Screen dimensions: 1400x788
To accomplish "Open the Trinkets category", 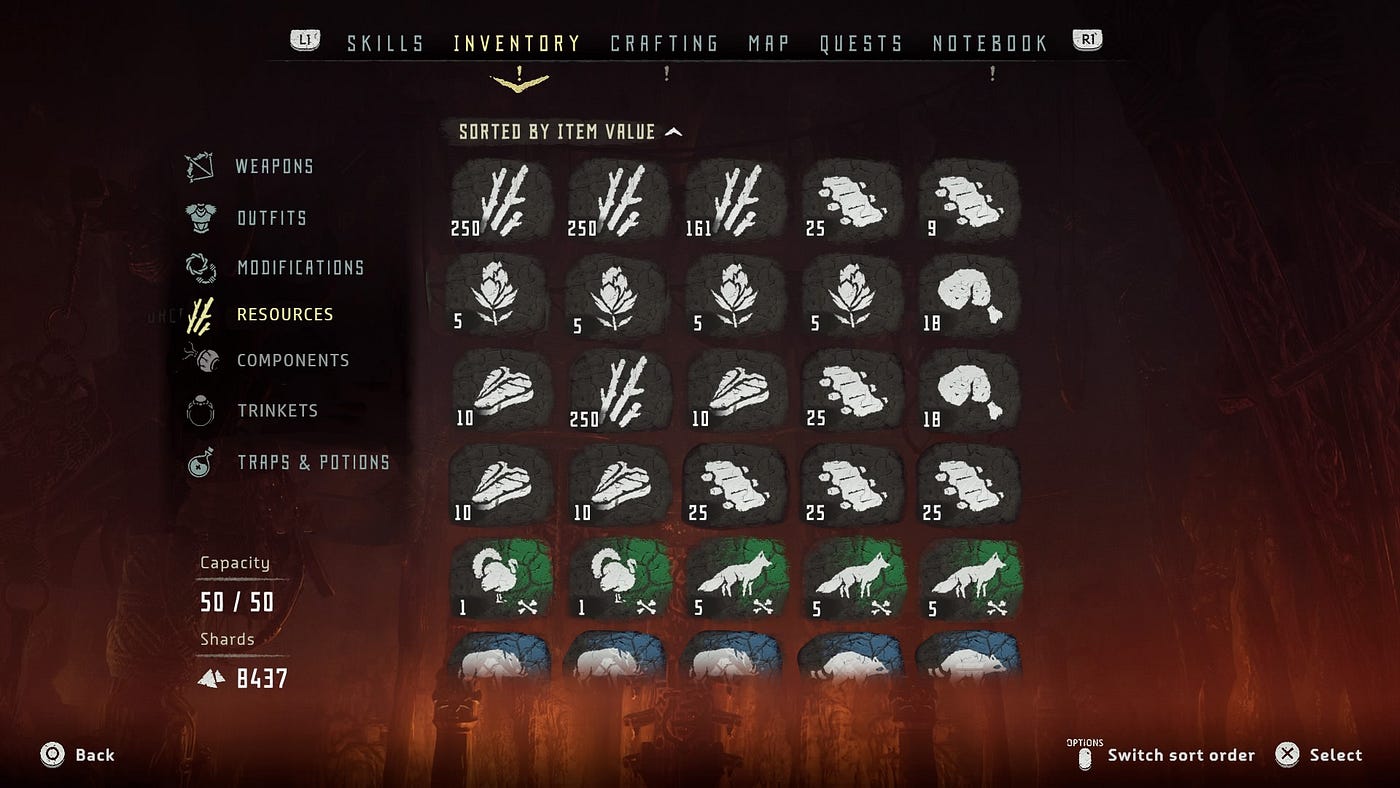I will click(277, 411).
